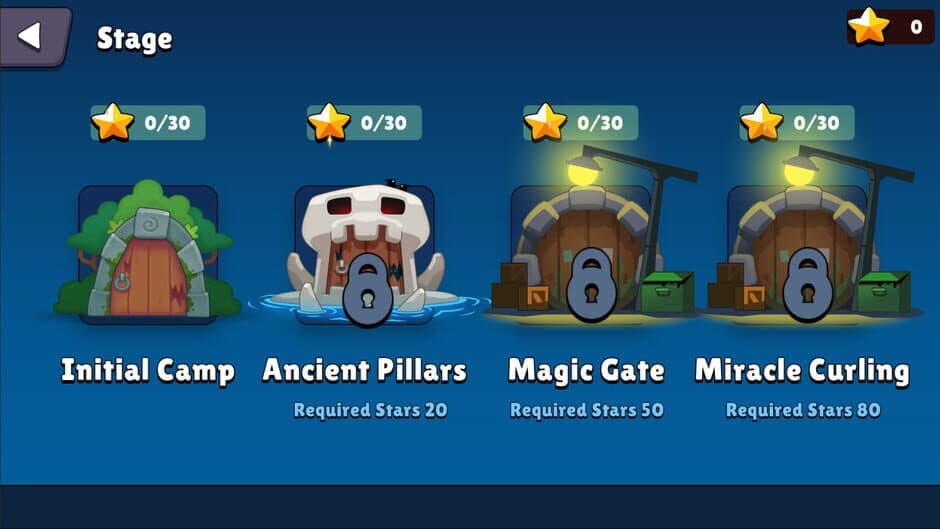Select the Initial Camp stage
The width and height of the screenshot is (940, 529).
(x=148, y=255)
